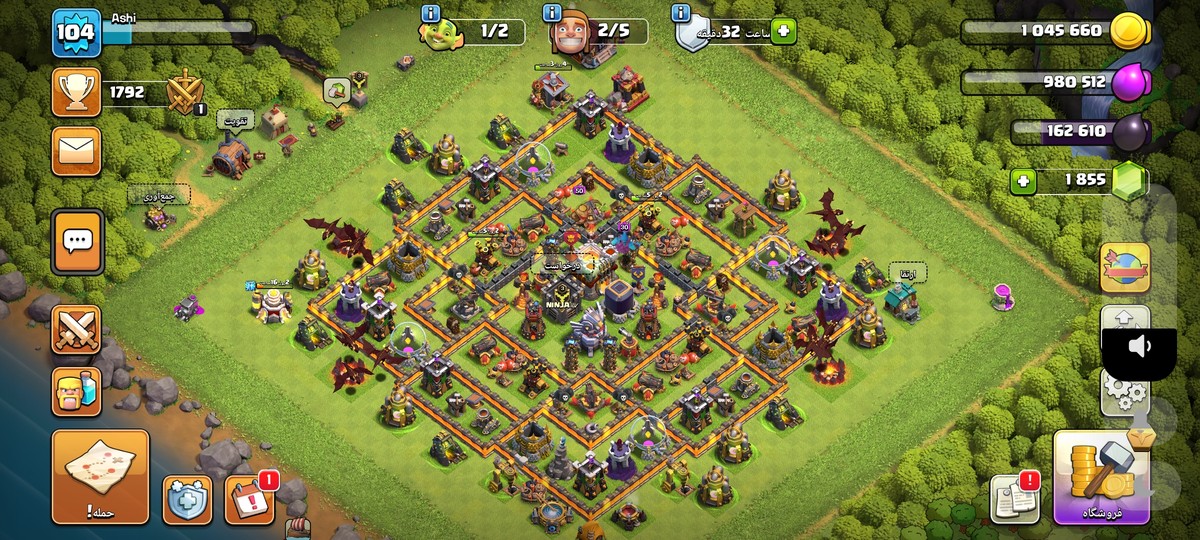Open settings via the gears icon
Screen dimensions: 1200x540
click(x=1124, y=395)
